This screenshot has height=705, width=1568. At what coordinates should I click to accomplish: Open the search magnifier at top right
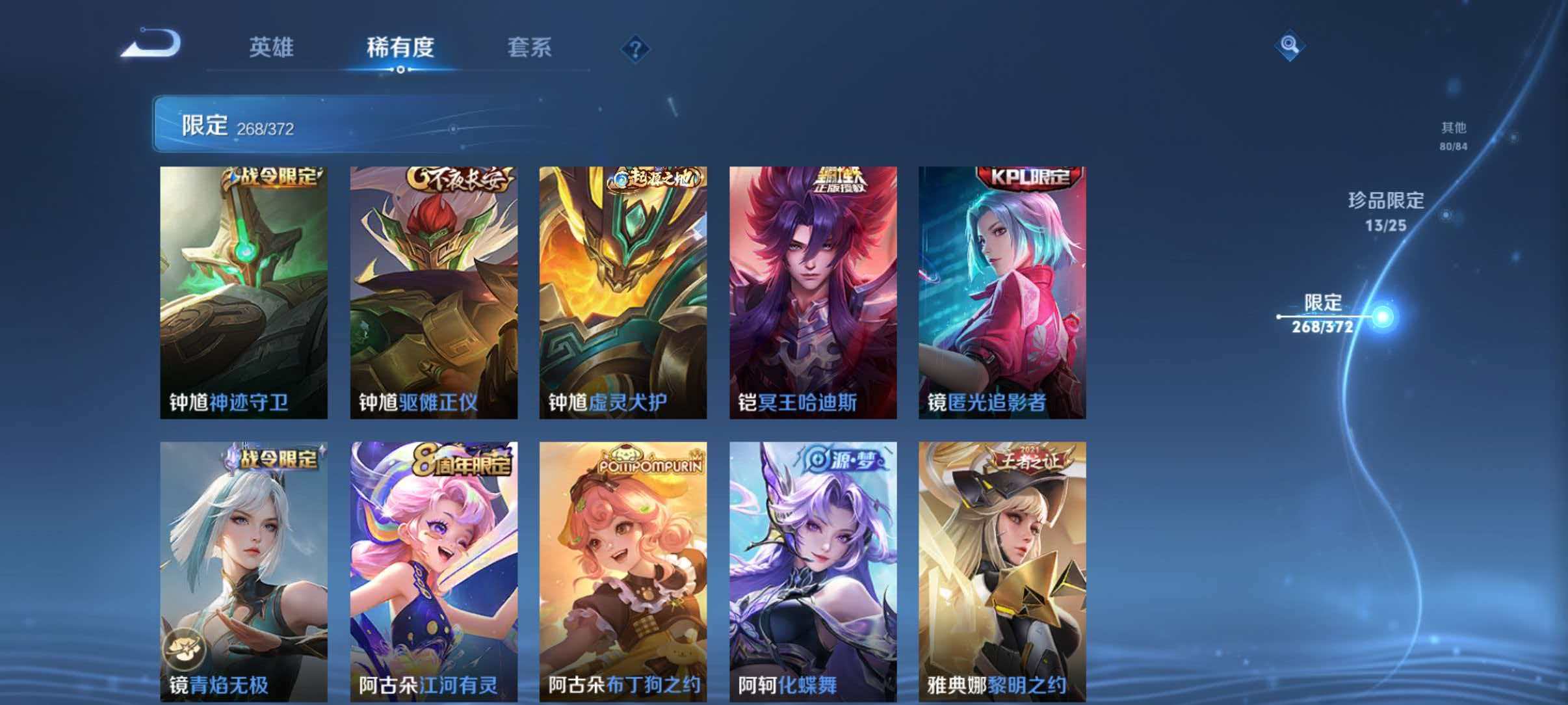point(1291,46)
